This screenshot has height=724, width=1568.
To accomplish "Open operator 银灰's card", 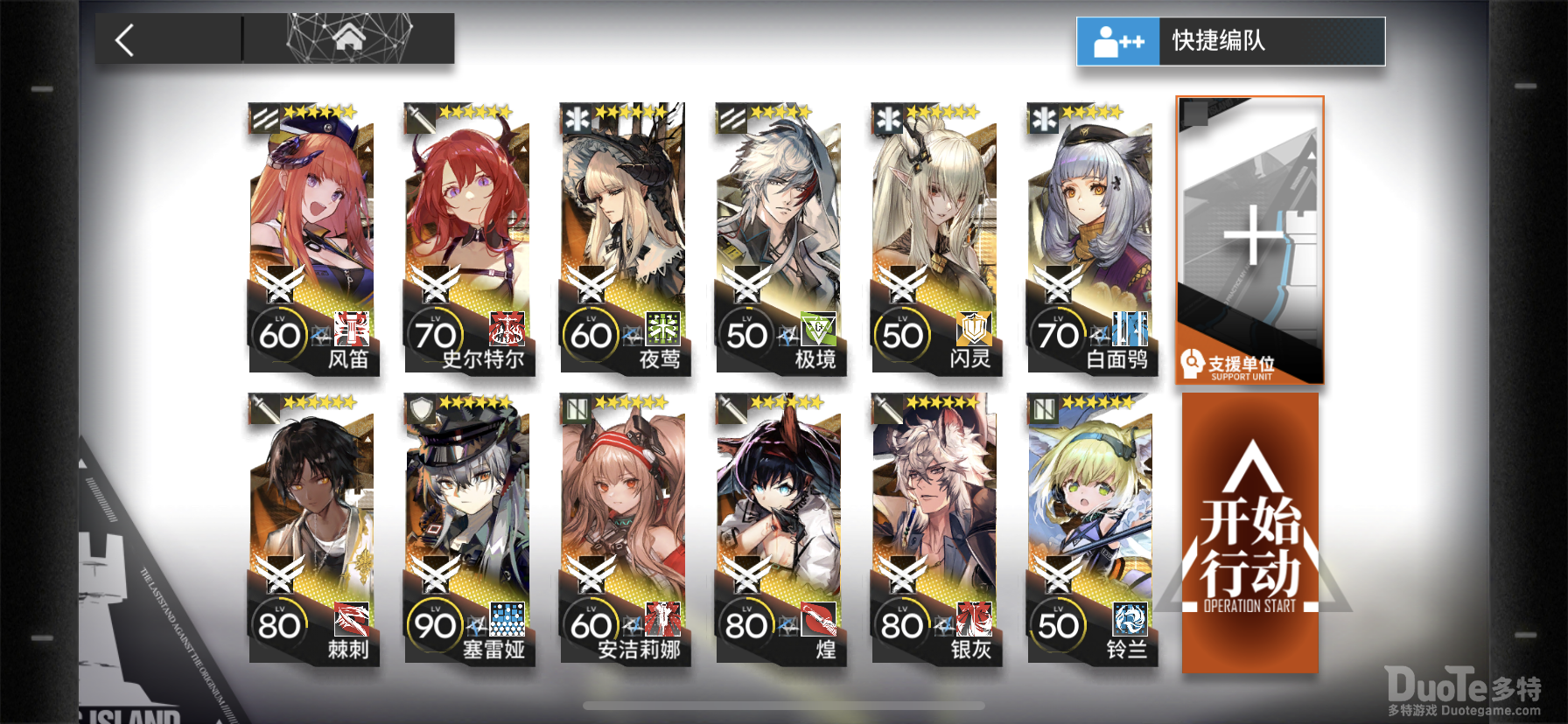I will [935, 528].
